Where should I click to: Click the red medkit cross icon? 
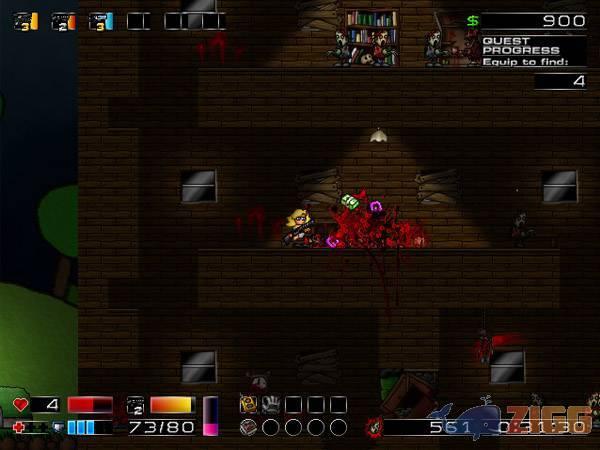pos(20,427)
